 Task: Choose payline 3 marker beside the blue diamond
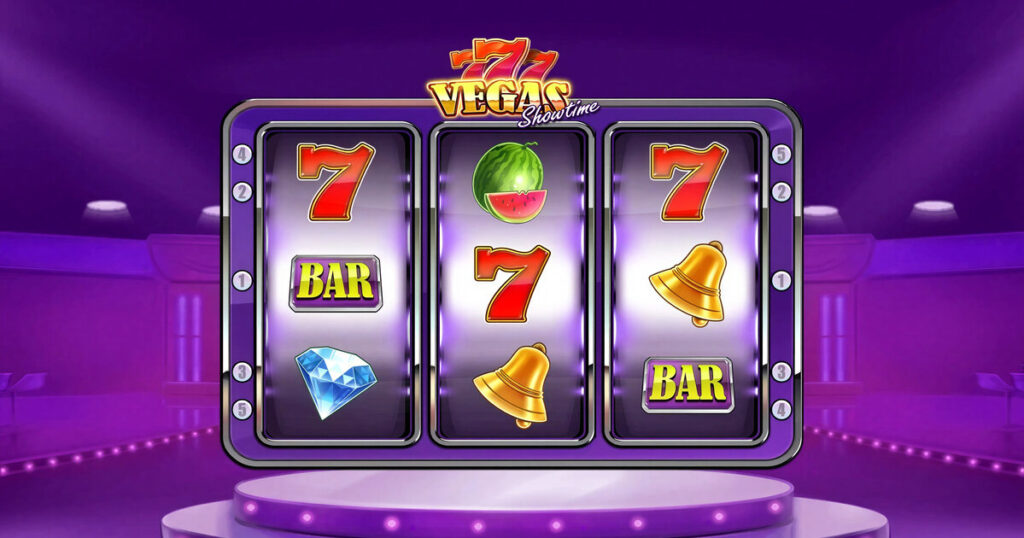pos(241,373)
